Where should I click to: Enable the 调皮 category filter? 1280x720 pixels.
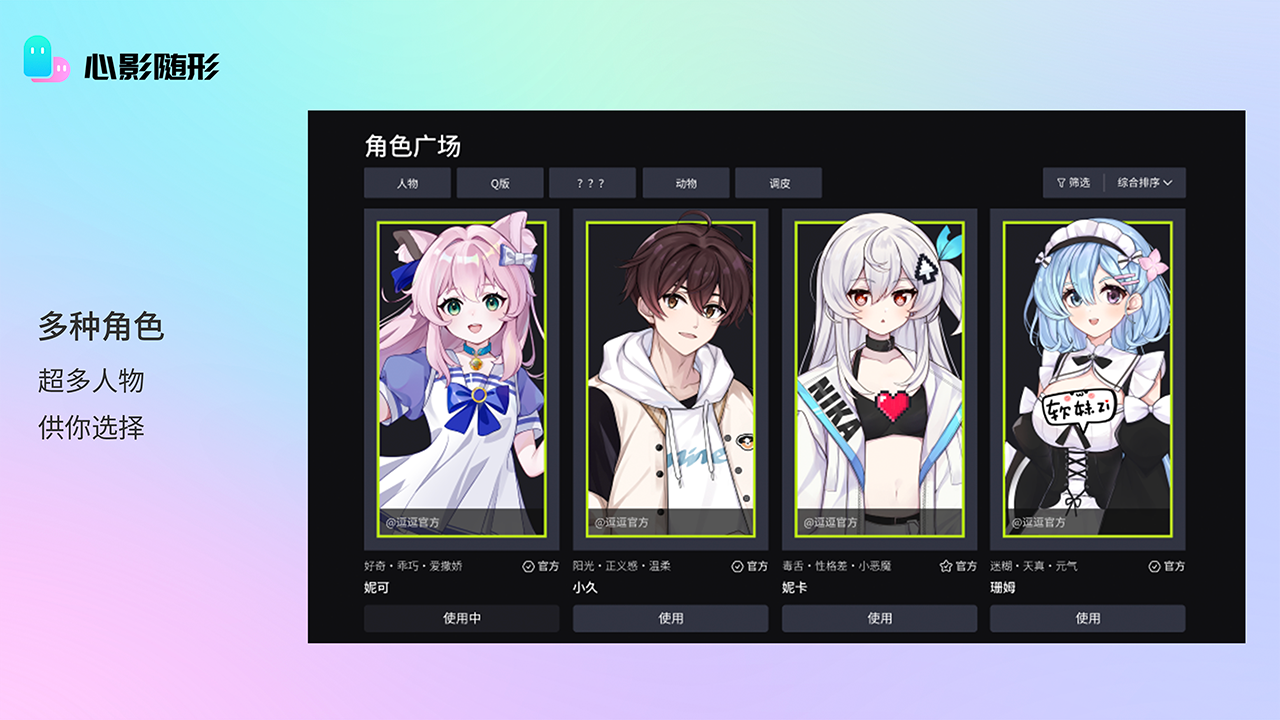(x=779, y=183)
